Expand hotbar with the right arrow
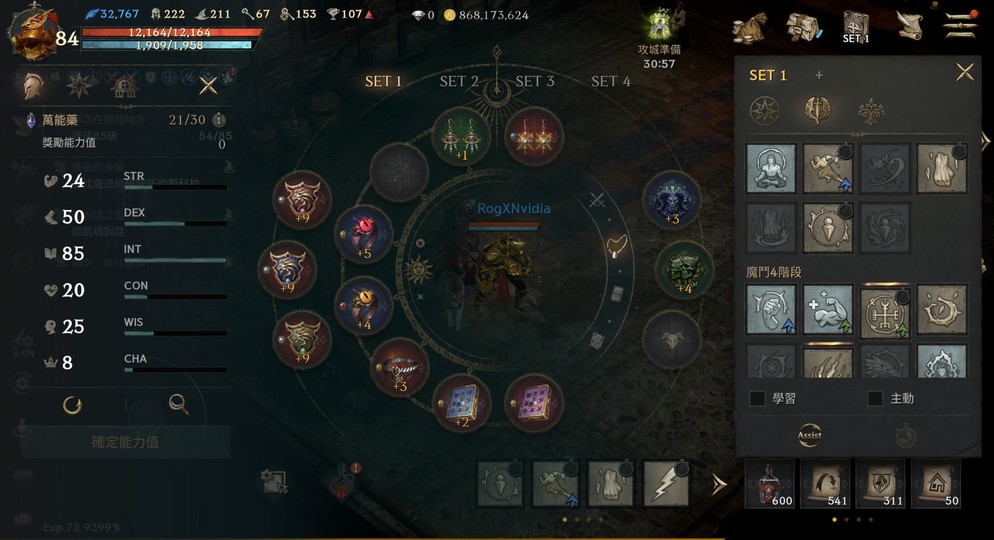The width and height of the screenshot is (994, 540). point(718,484)
